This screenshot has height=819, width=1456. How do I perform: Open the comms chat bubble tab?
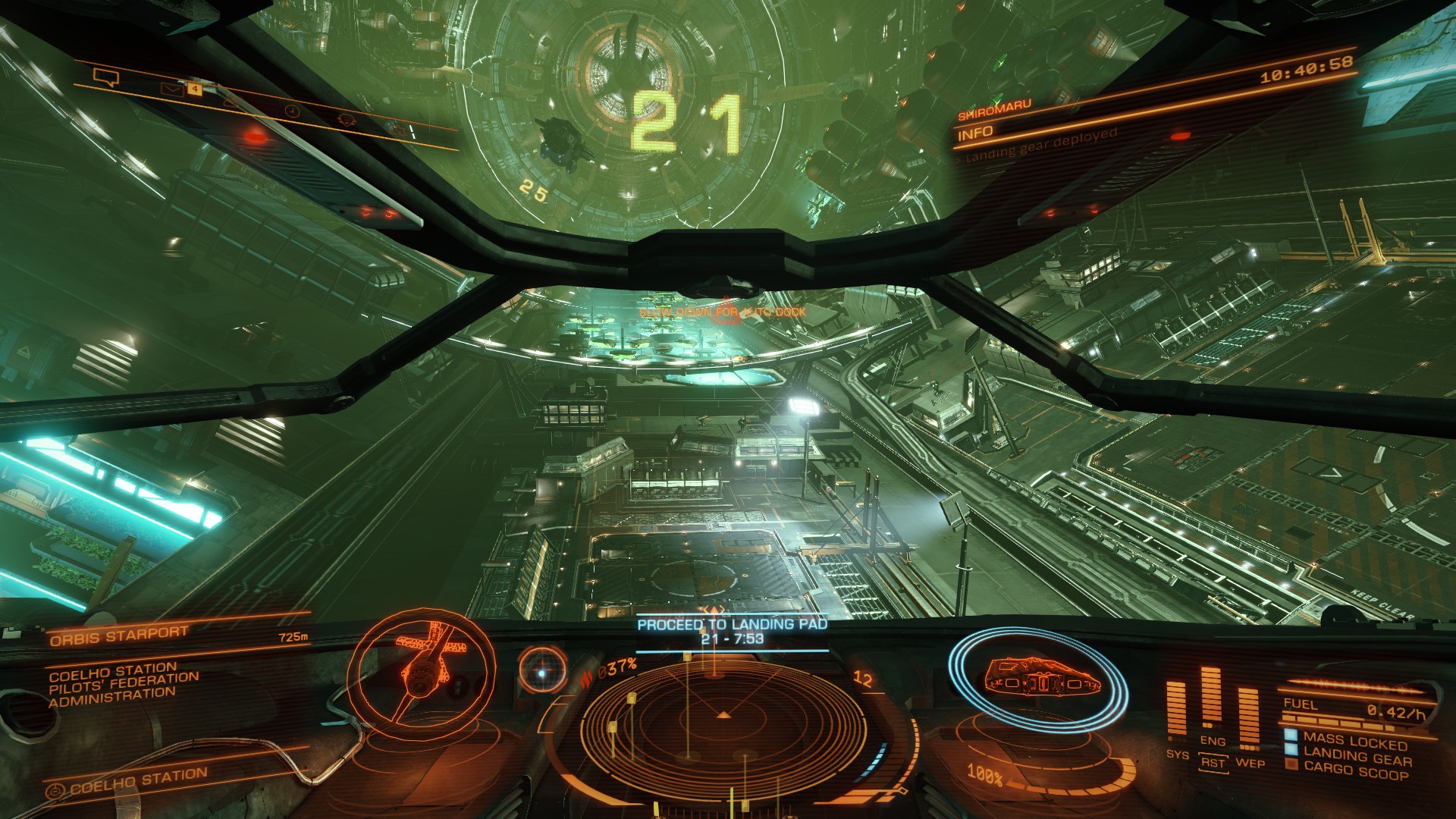105,77
